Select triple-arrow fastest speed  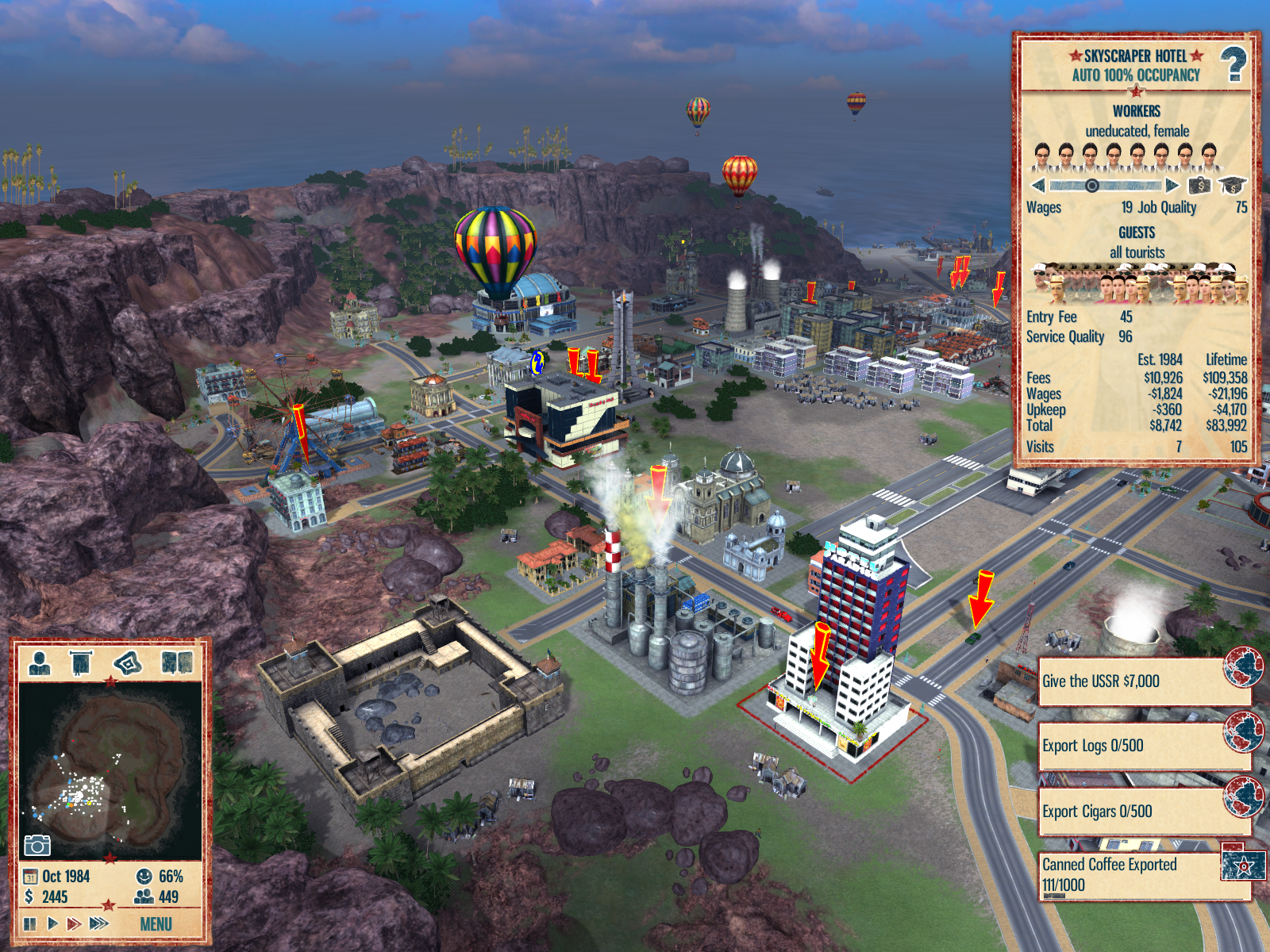click(99, 923)
